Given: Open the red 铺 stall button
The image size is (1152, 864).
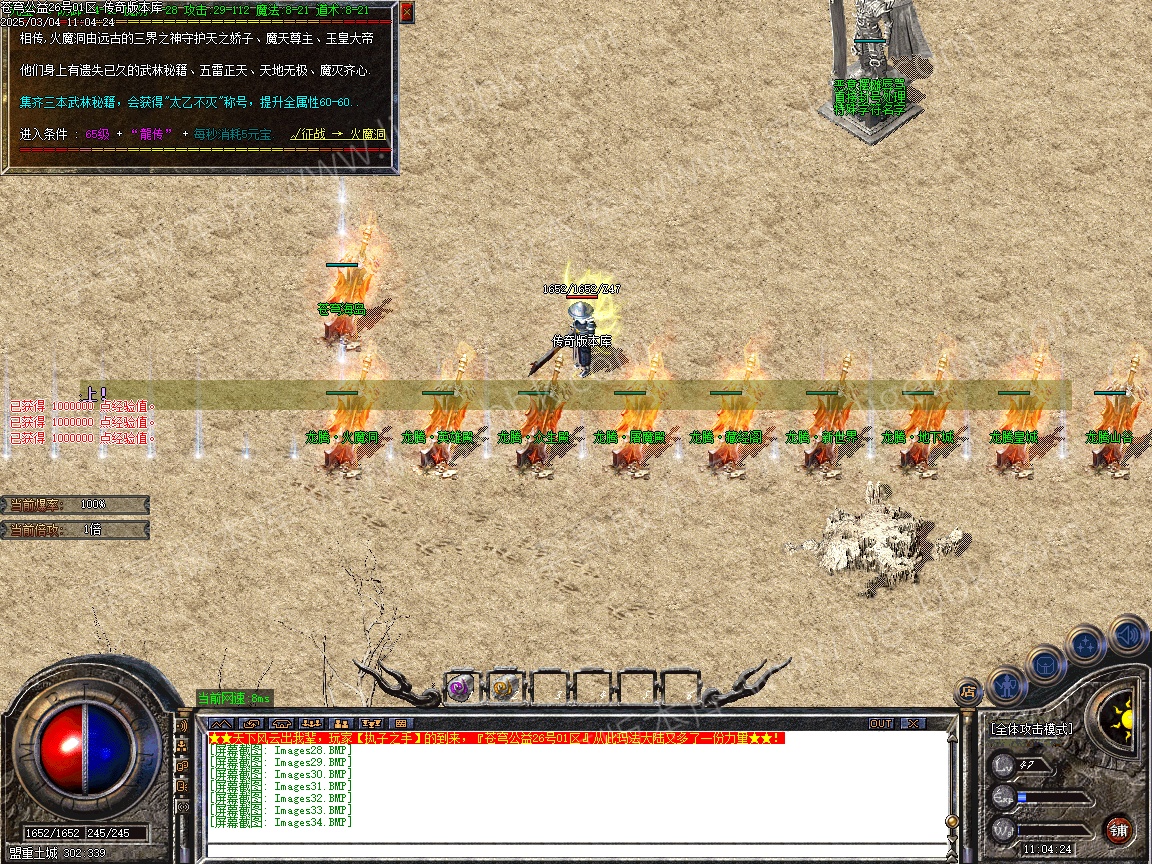Looking at the screenshot, I should point(1118,829).
